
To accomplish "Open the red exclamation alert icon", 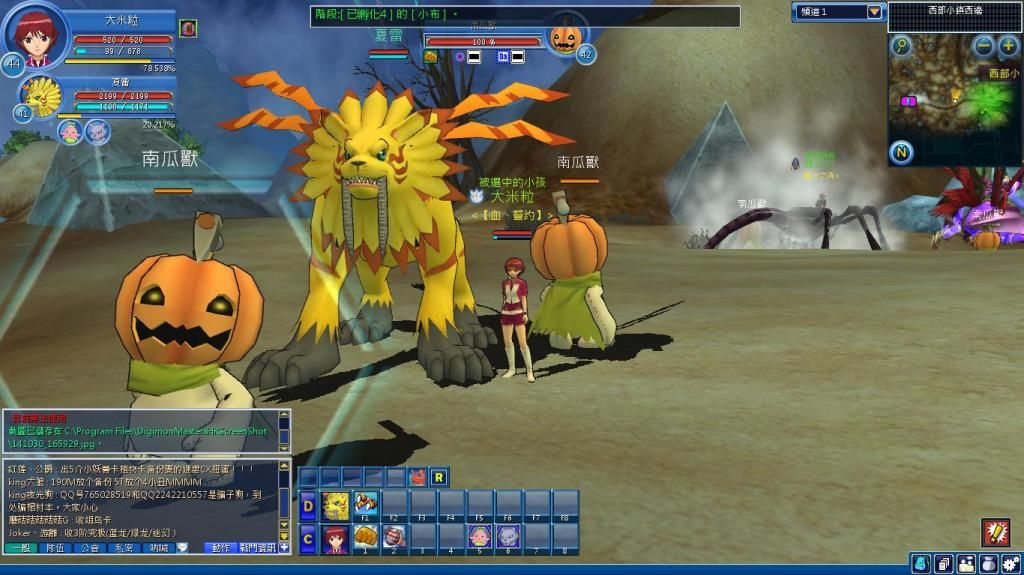I will point(994,532).
